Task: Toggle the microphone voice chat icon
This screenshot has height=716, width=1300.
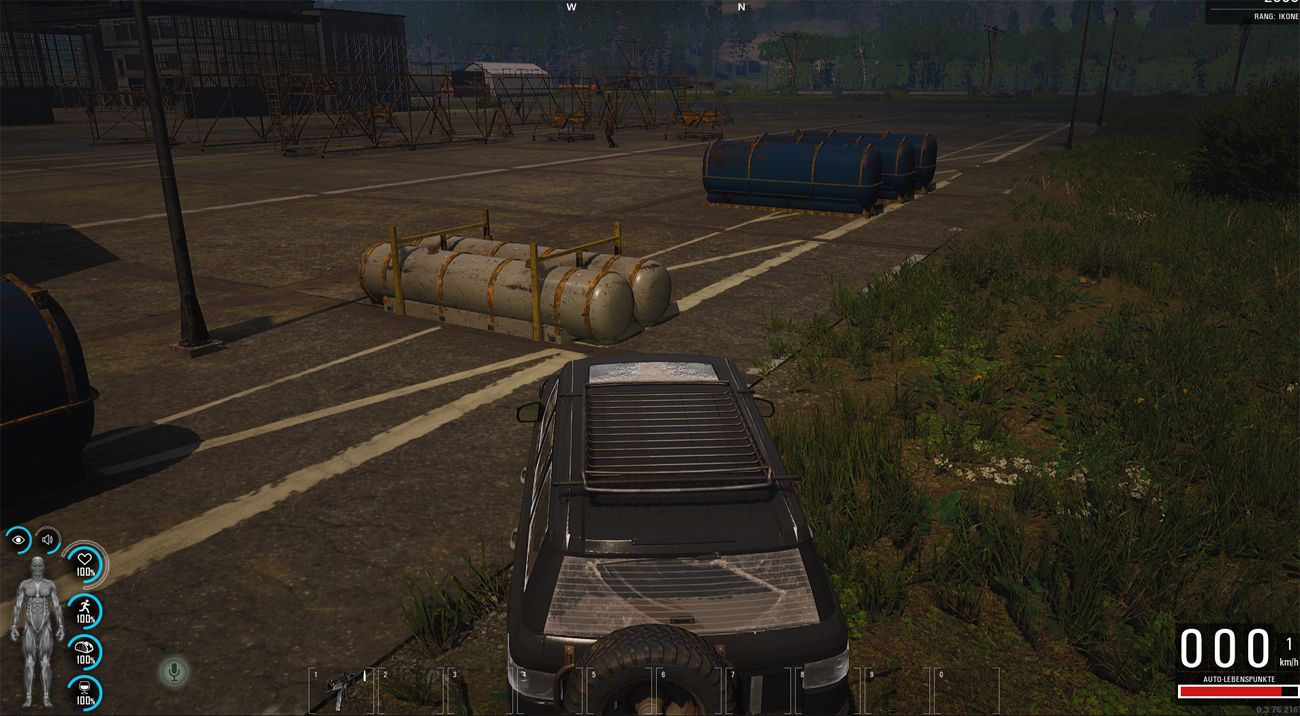Action: click(x=174, y=671)
